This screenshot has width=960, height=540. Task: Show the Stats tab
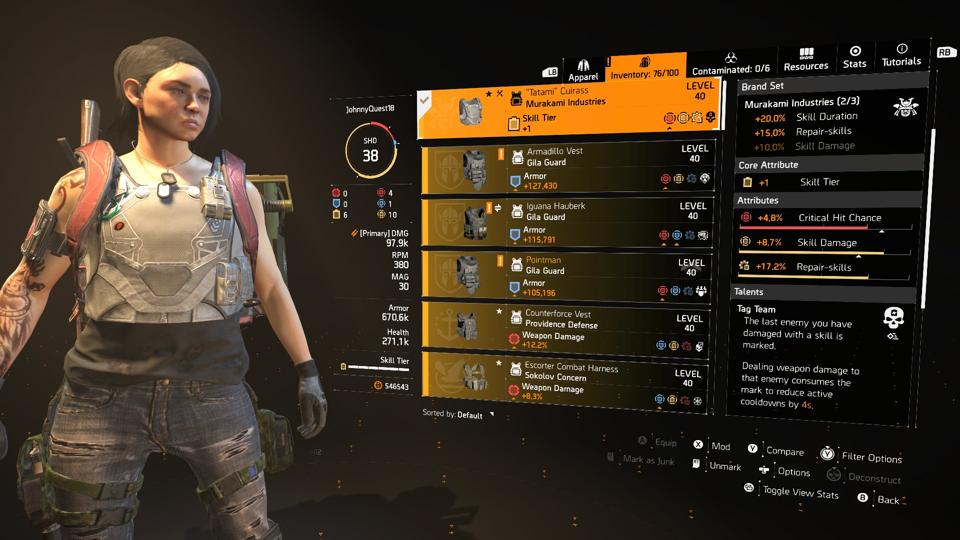[855, 57]
